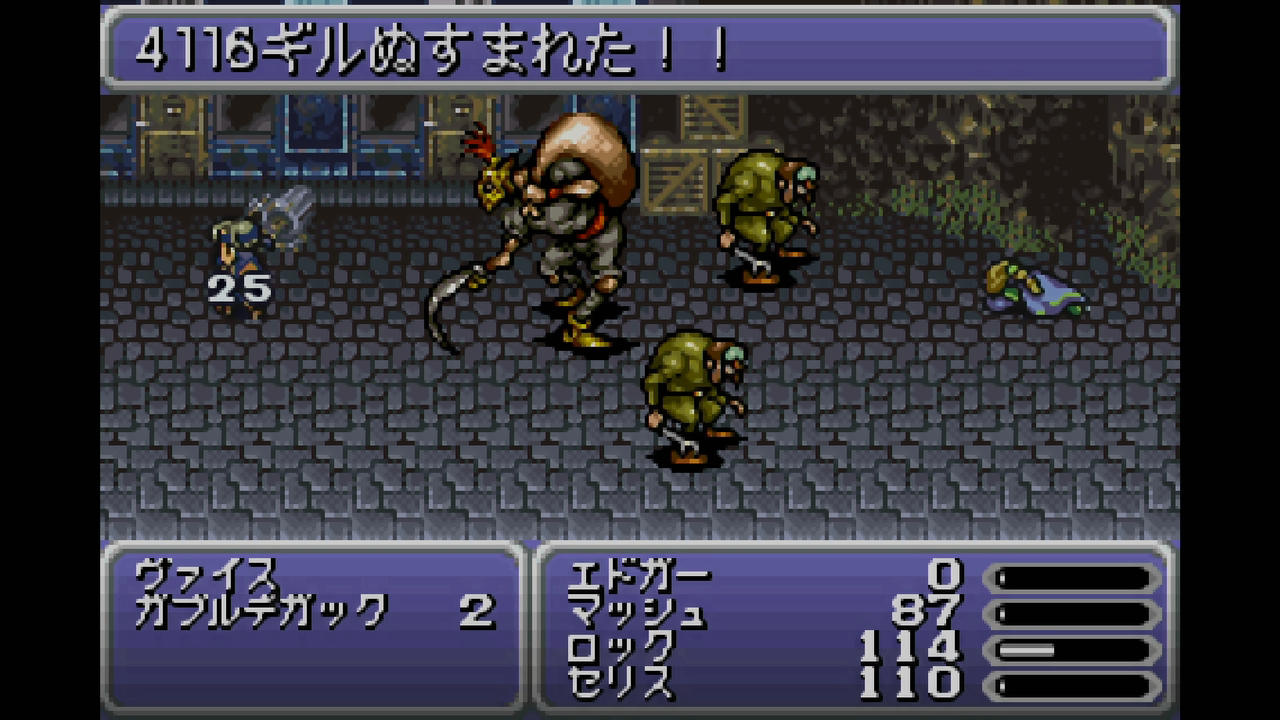Select エドガー in the party list

(x=638, y=576)
